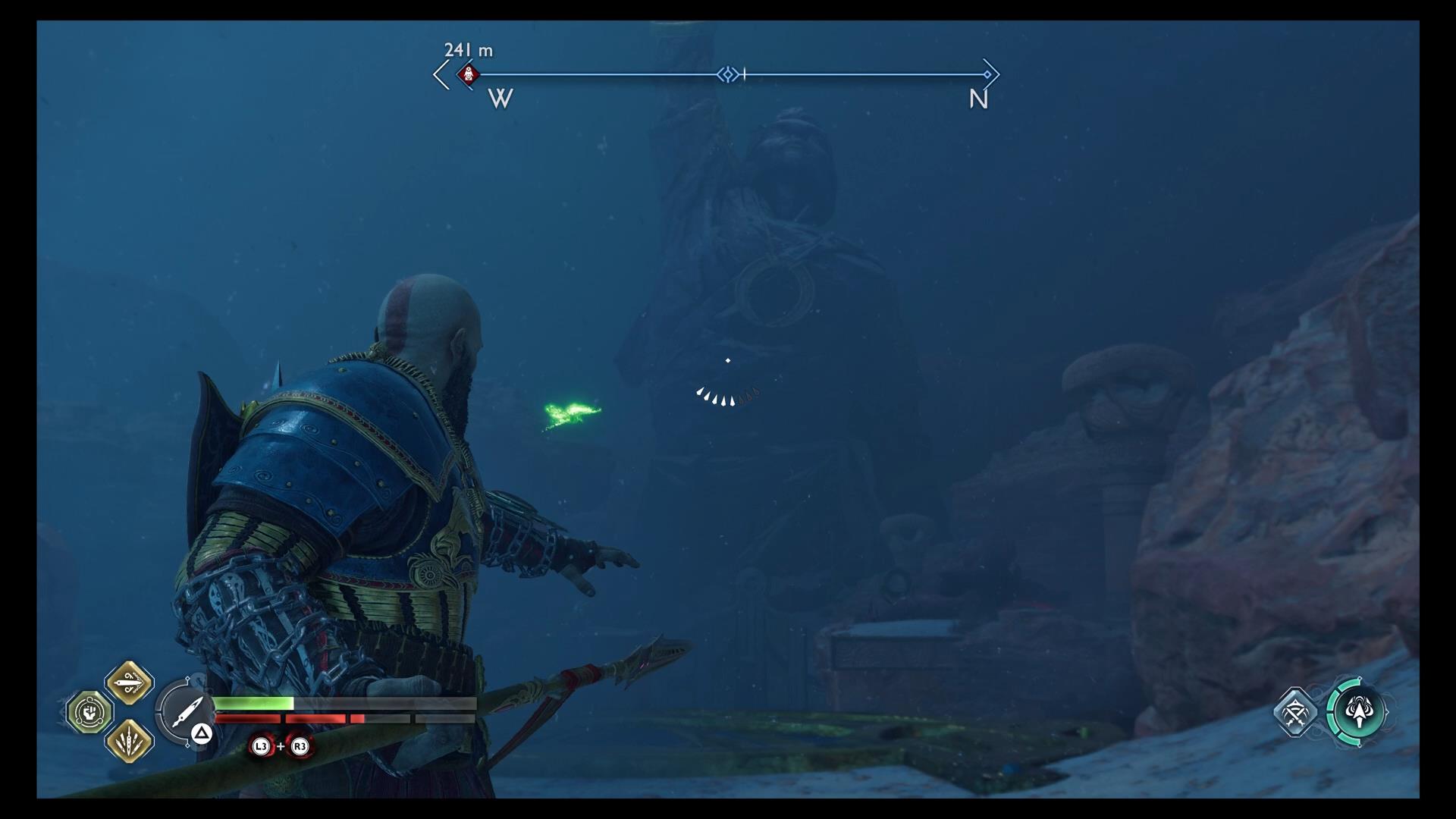The height and width of the screenshot is (819, 1456).
Task: Select the Draupnir spear weapon icon
Action: (x=185, y=711)
